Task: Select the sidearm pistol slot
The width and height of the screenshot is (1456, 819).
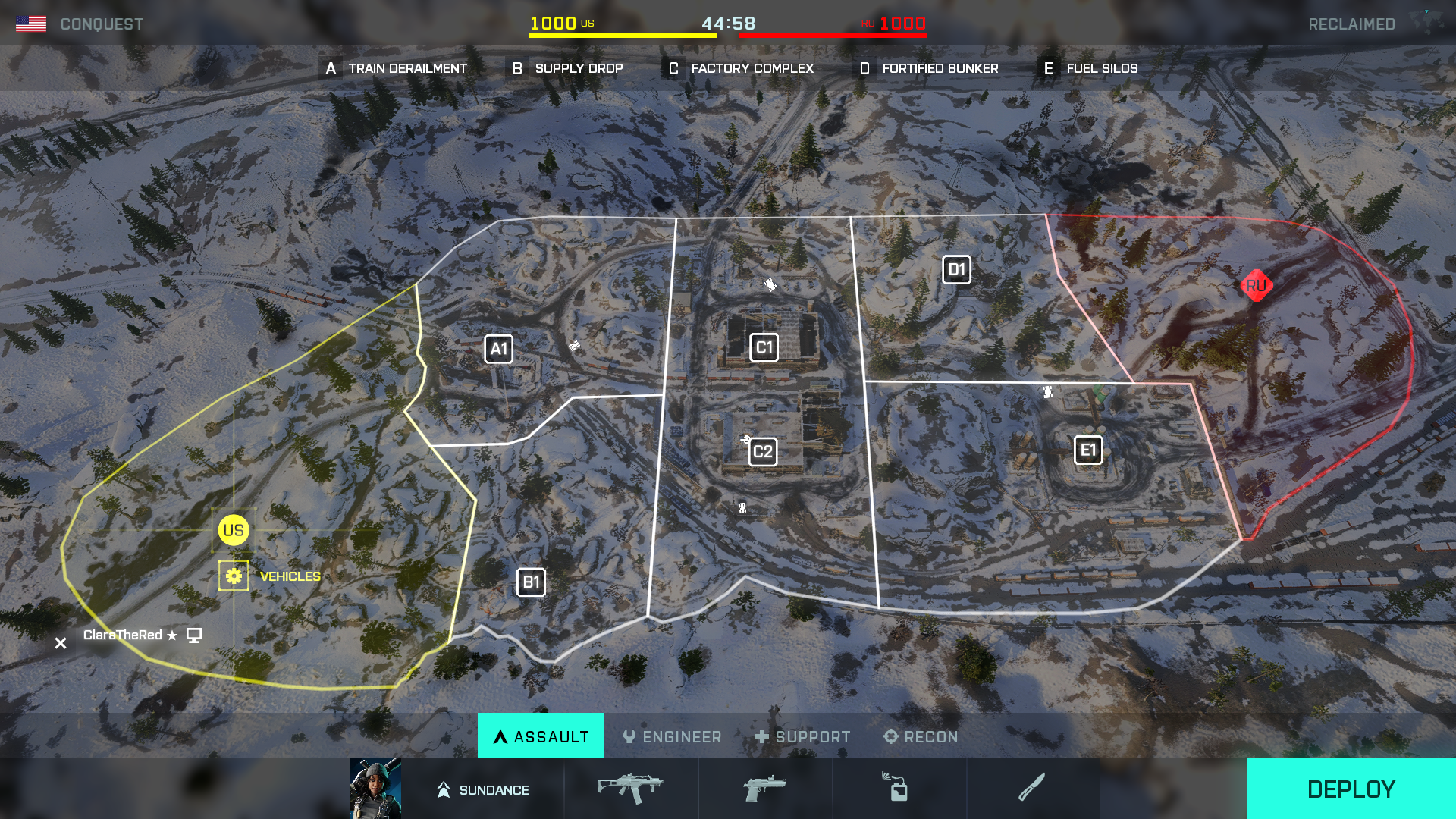Action: tap(764, 789)
